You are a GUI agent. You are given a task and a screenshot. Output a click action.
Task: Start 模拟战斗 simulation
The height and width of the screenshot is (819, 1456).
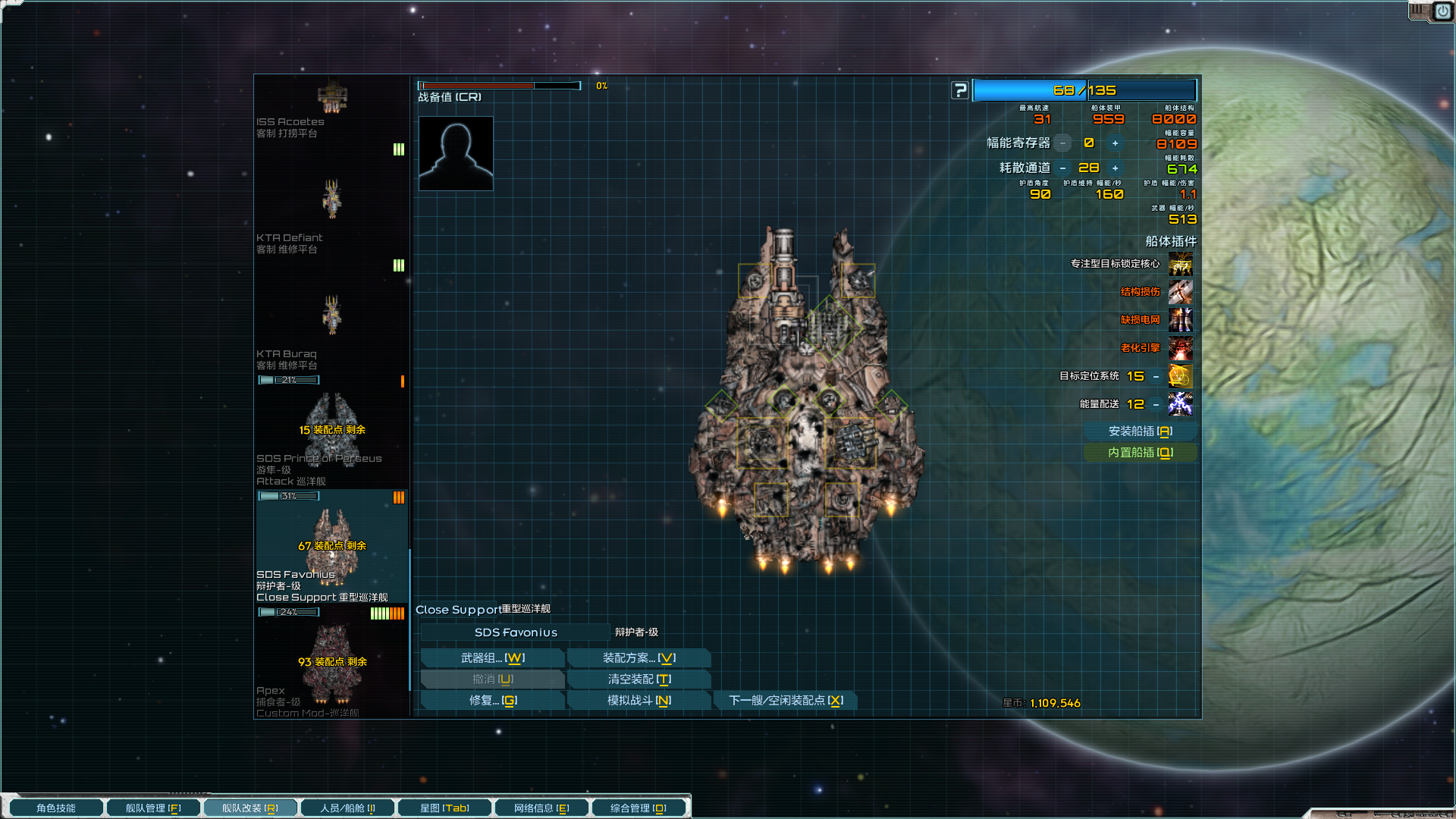[639, 701]
